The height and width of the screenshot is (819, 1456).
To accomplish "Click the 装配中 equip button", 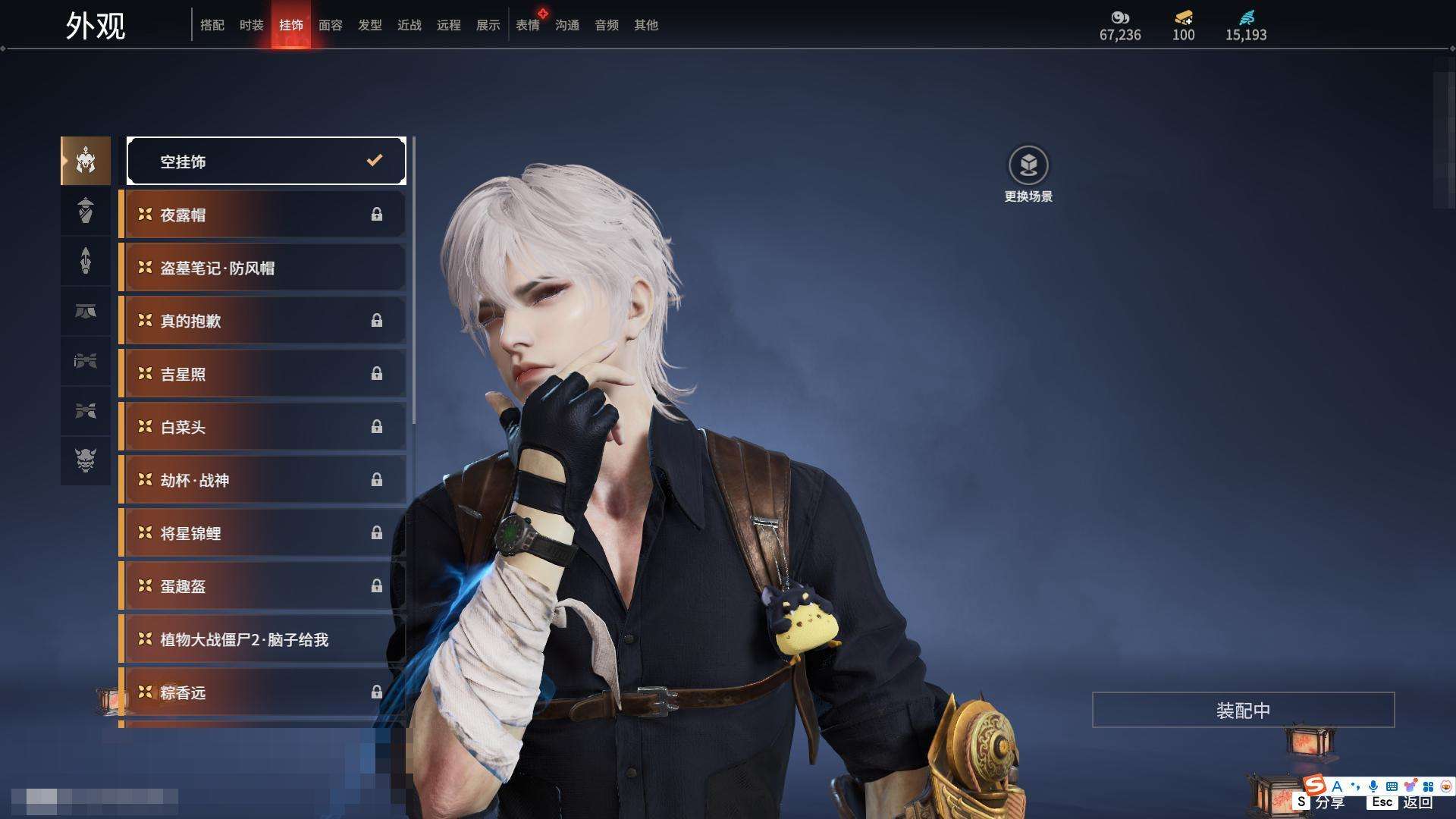I will click(1243, 710).
